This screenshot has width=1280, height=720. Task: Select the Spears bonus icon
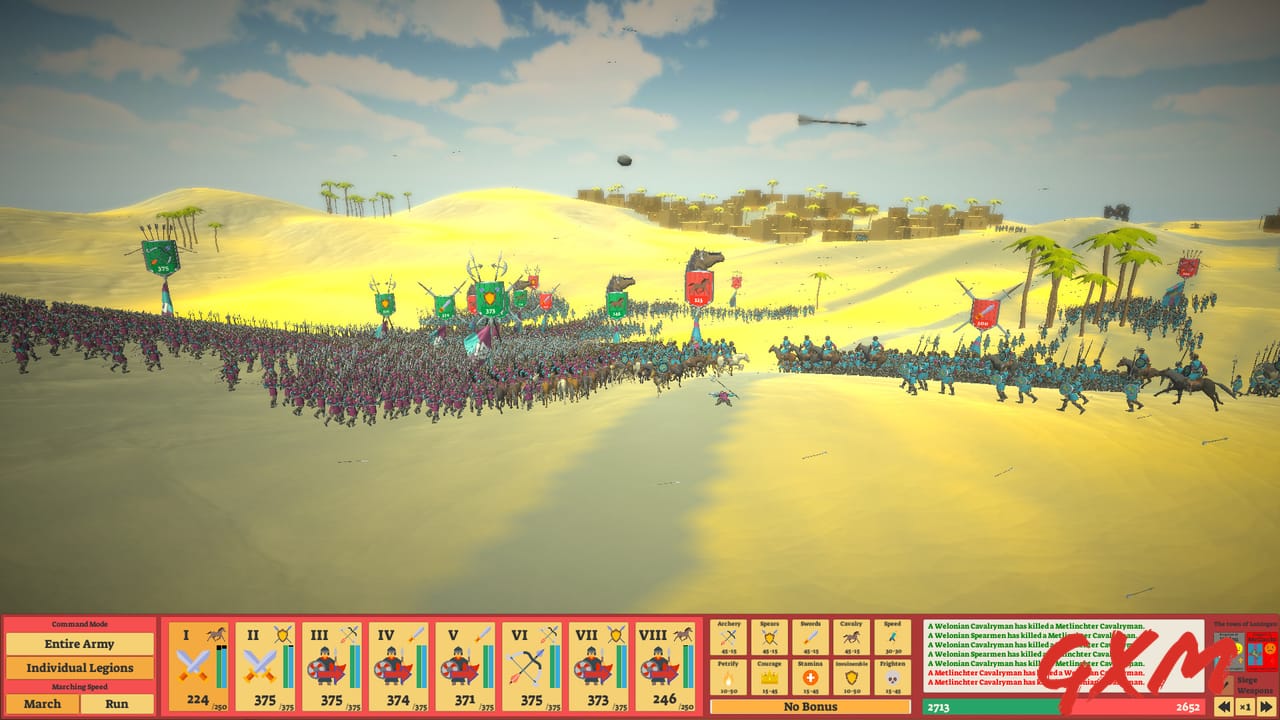pos(768,637)
